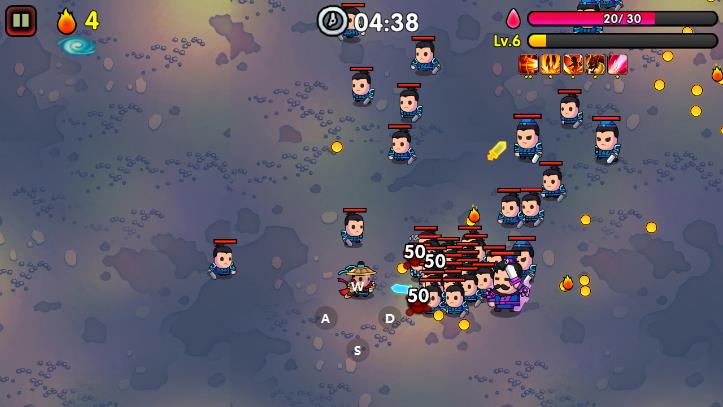Pause the game with the pause button
Image resolution: width=723 pixels, height=407 pixels.
pos(20,20)
